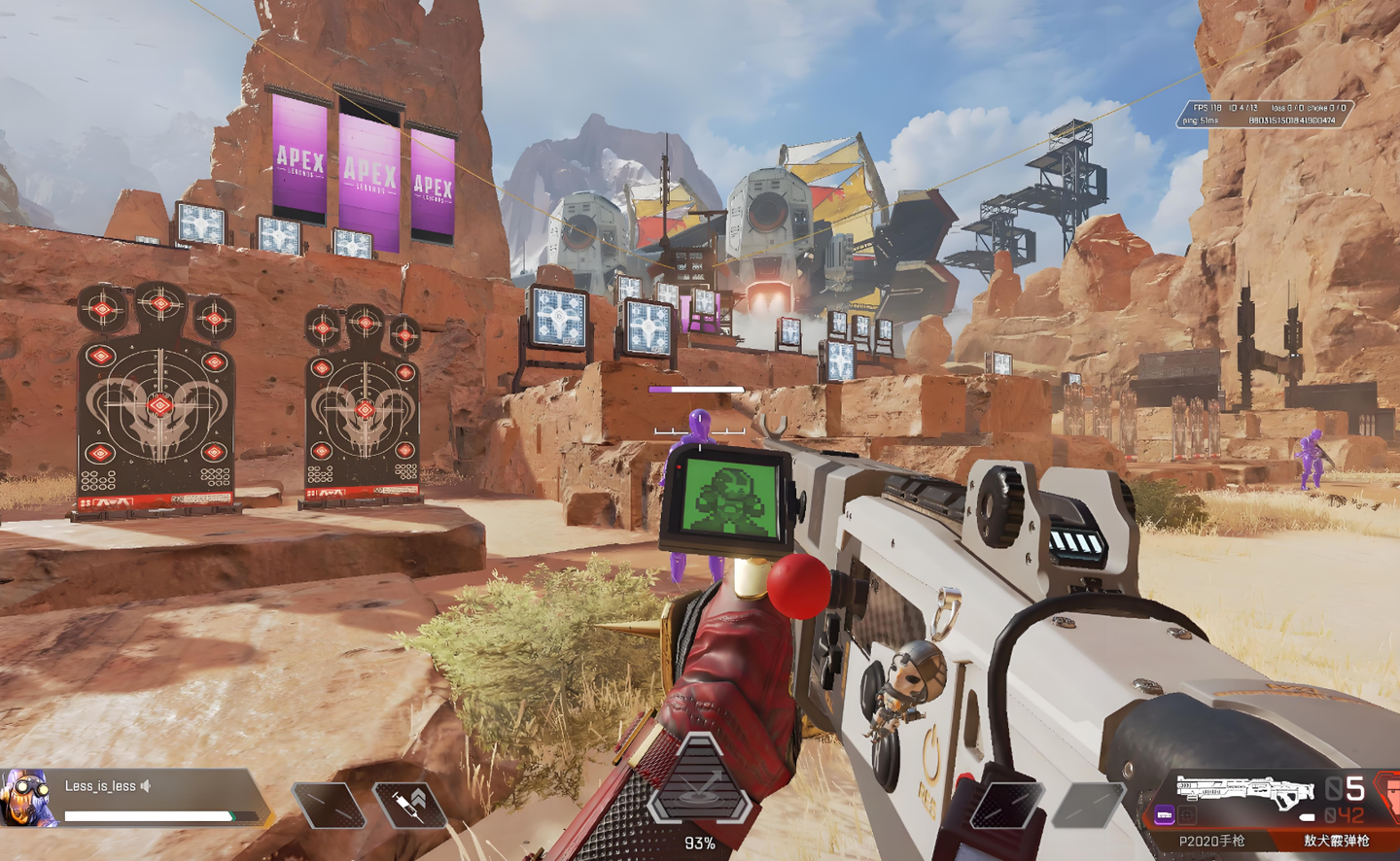Select the purple shotgun bolt attachment
The width and height of the screenshot is (1400, 861).
[x=1164, y=814]
